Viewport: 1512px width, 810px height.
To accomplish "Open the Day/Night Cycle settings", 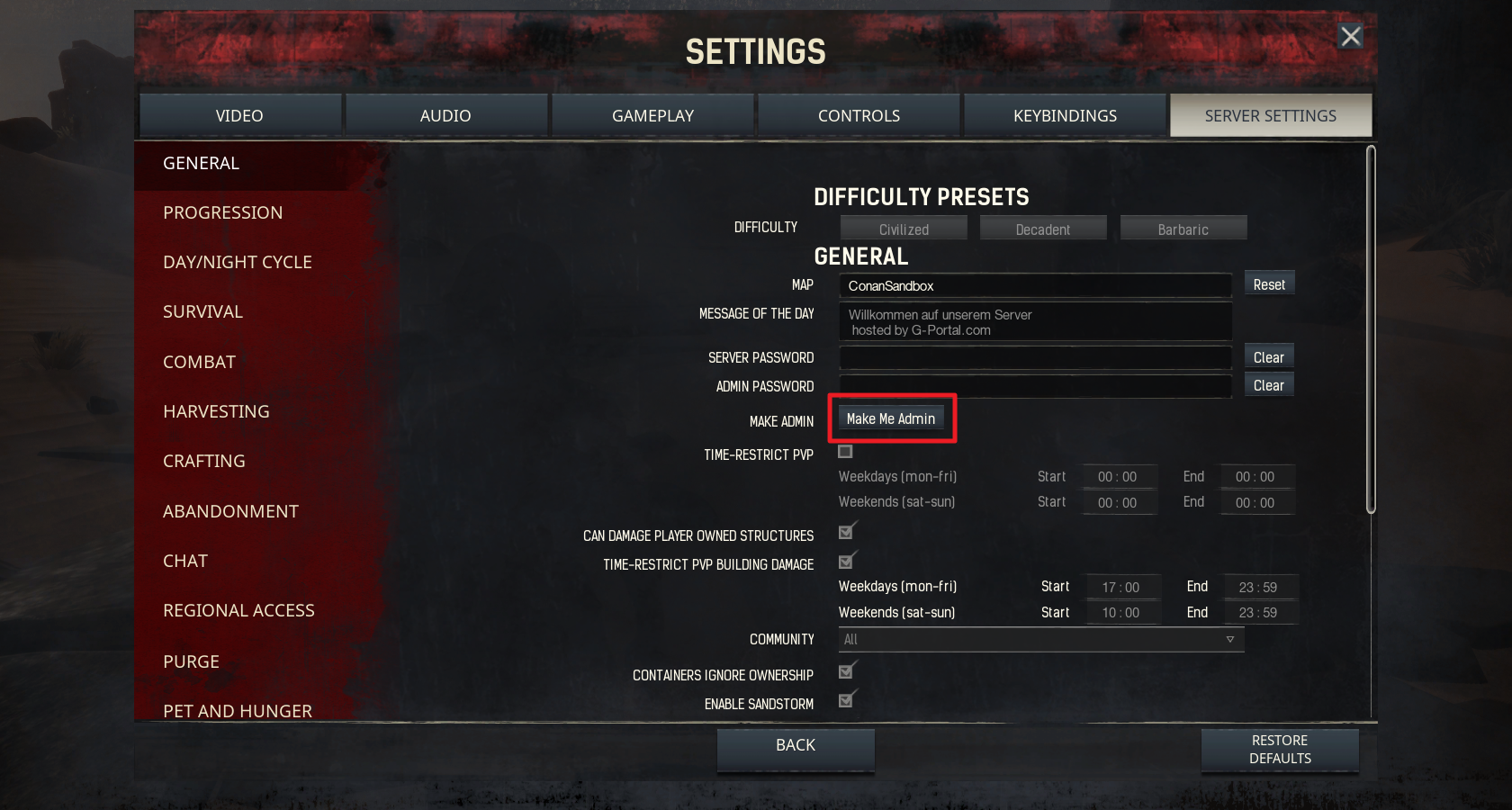I will [x=237, y=262].
